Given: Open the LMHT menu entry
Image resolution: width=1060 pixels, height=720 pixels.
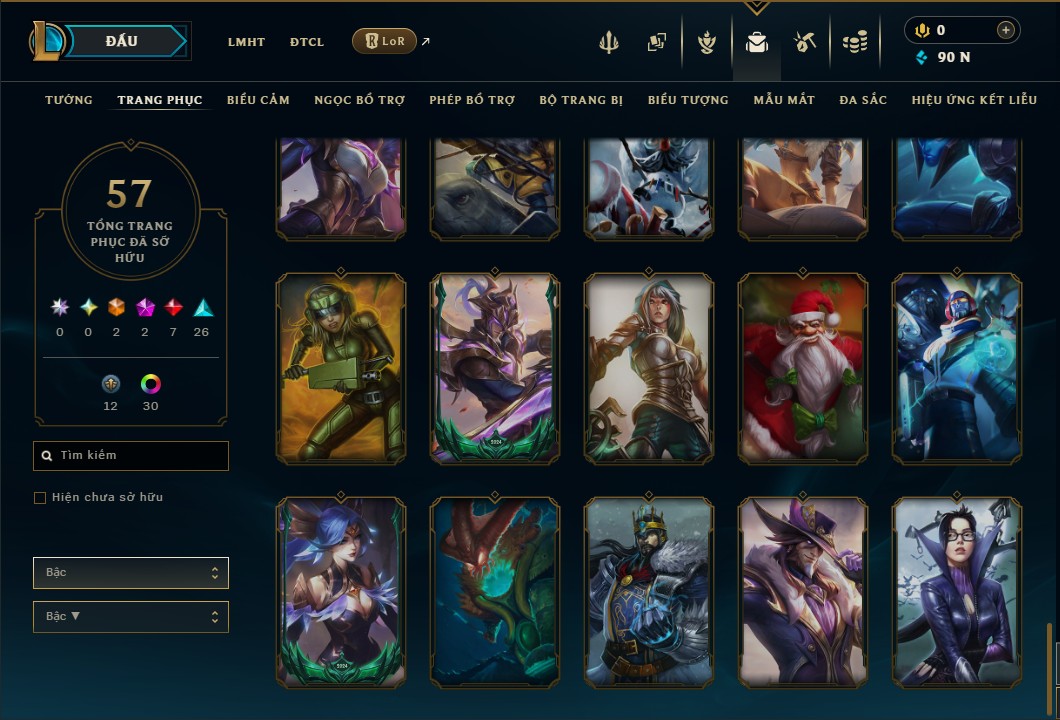Looking at the screenshot, I should point(246,42).
